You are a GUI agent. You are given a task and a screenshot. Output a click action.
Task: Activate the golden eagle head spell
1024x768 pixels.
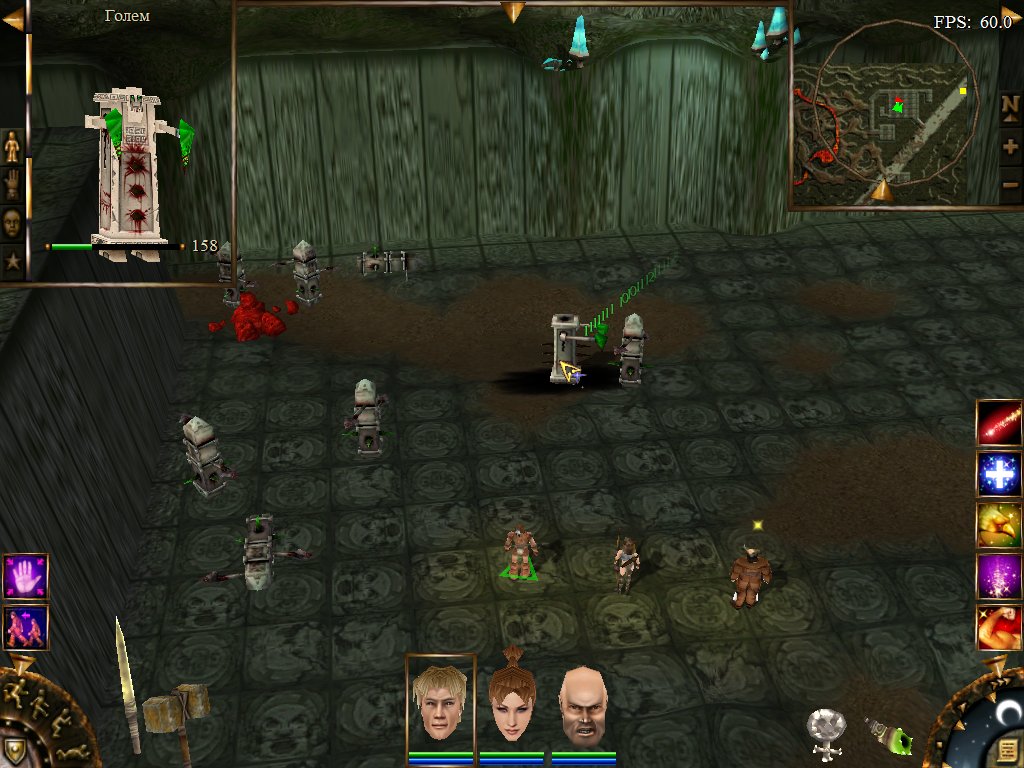click(x=999, y=525)
